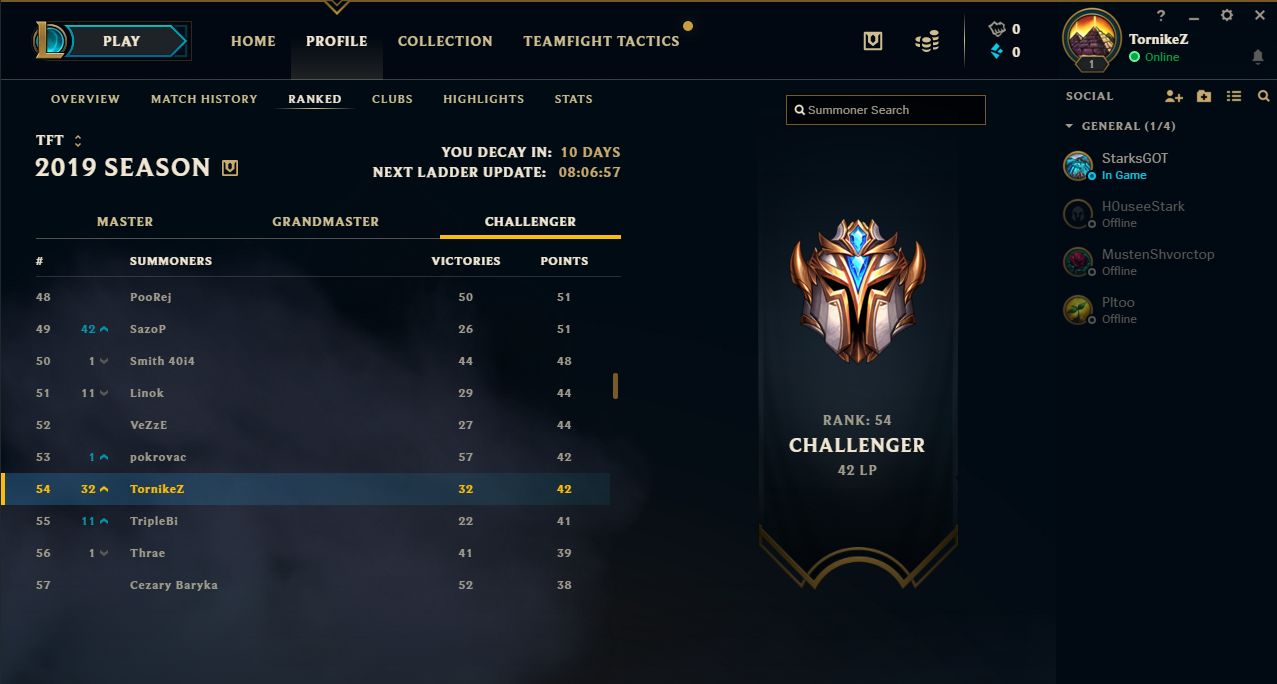View the Highlights tab

(x=484, y=99)
